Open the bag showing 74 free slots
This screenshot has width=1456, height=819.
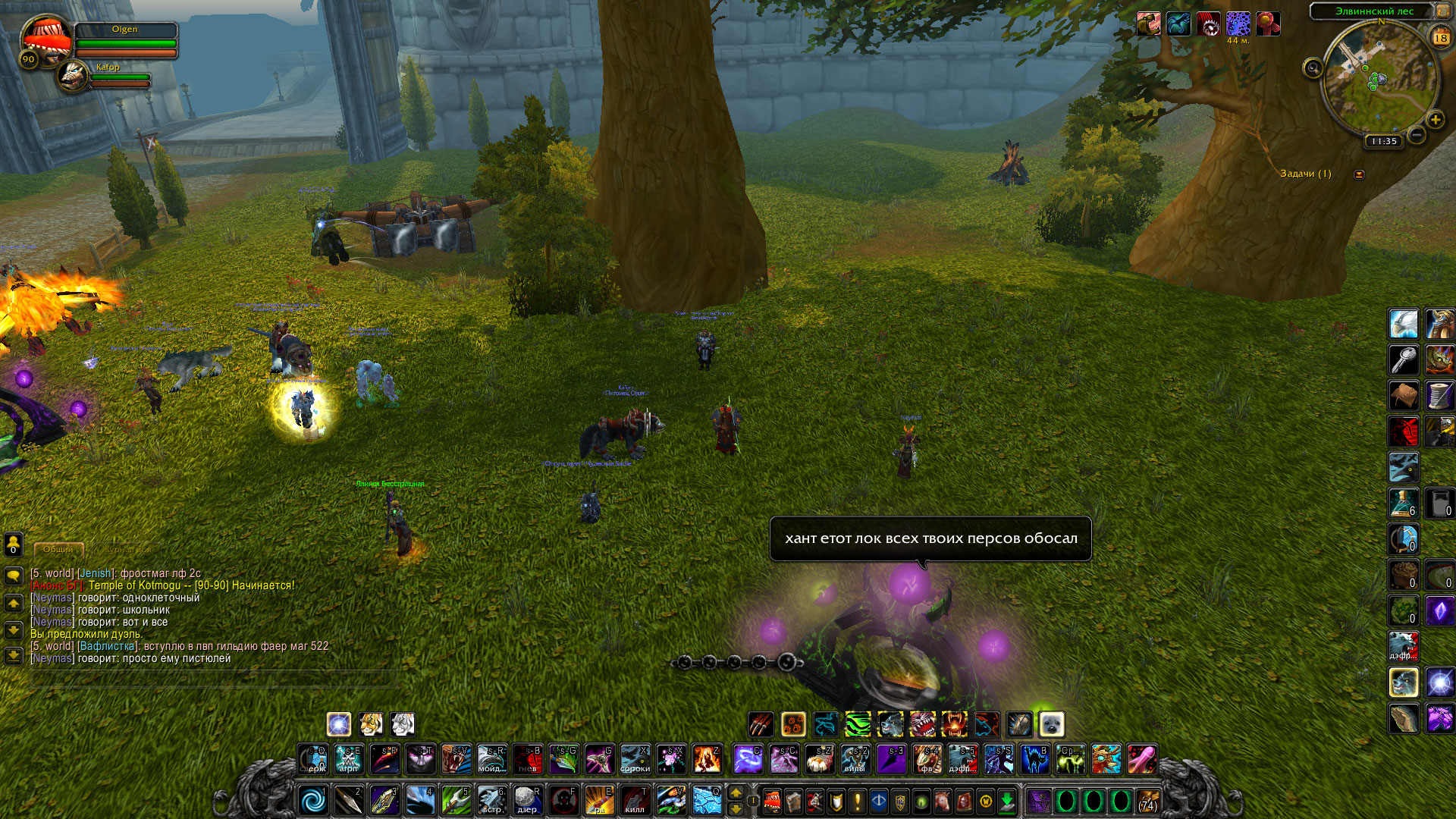(1148, 801)
